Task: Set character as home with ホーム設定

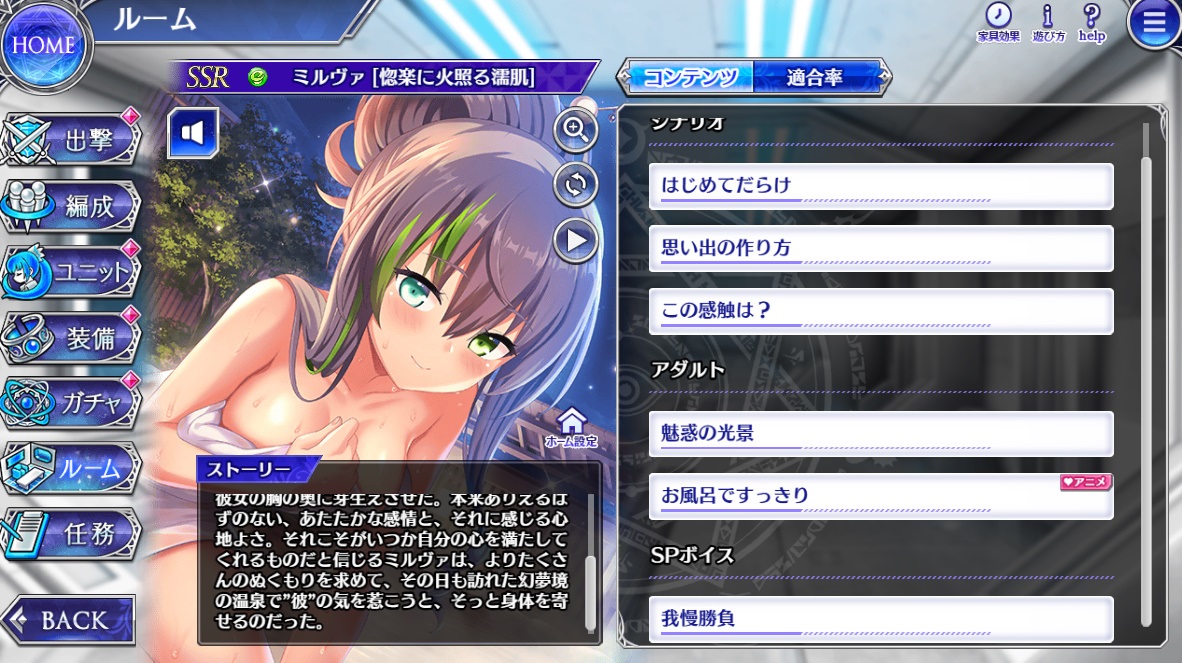Action: click(571, 427)
